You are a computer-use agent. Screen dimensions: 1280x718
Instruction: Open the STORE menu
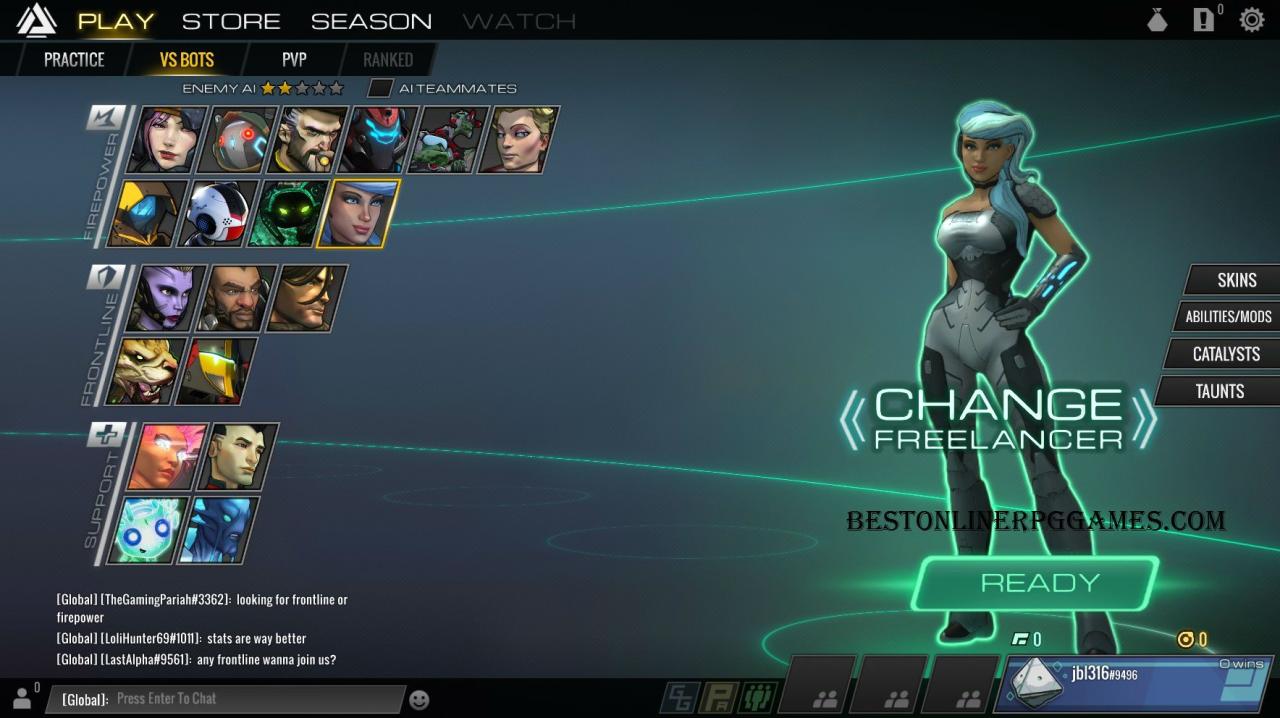[231, 21]
